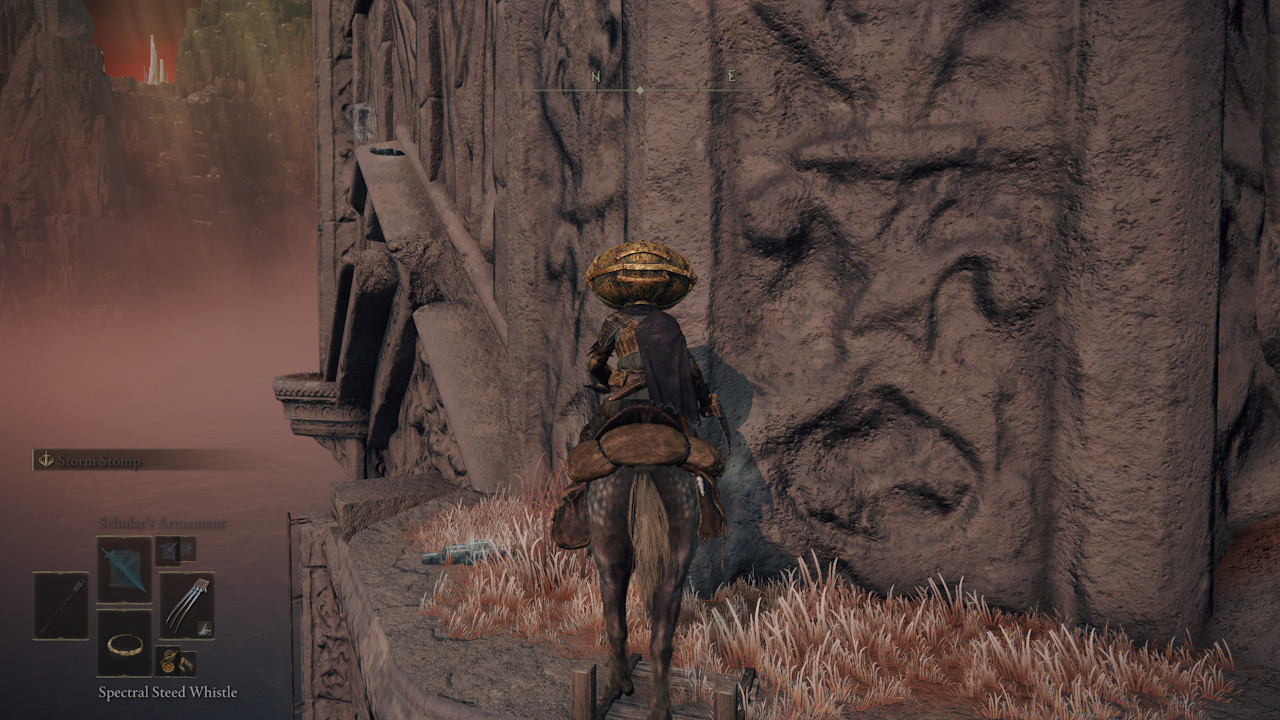Viewport: 1280px width, 720px height.
Task: Toggle the compass diamond marker
Action: click(x=640, y=88)
